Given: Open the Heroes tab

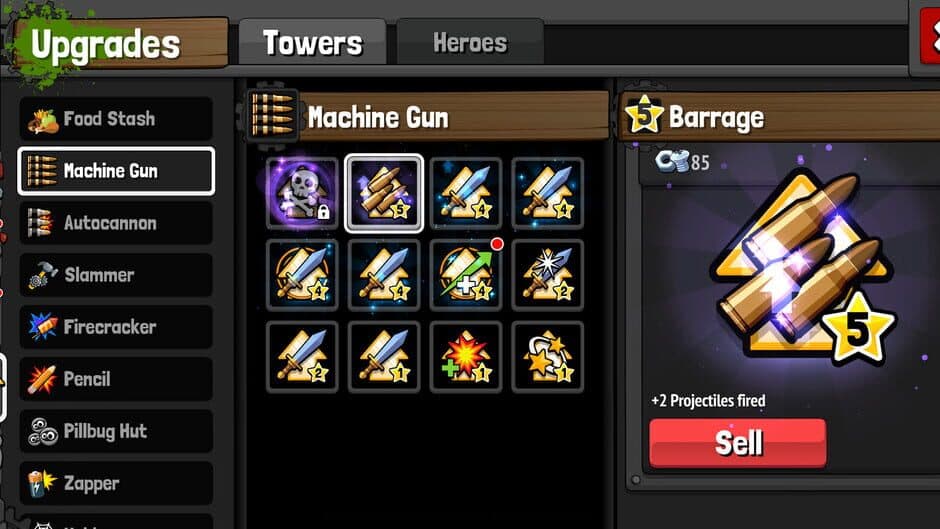Looking at the screenshot, I should [x=470, y=43].
